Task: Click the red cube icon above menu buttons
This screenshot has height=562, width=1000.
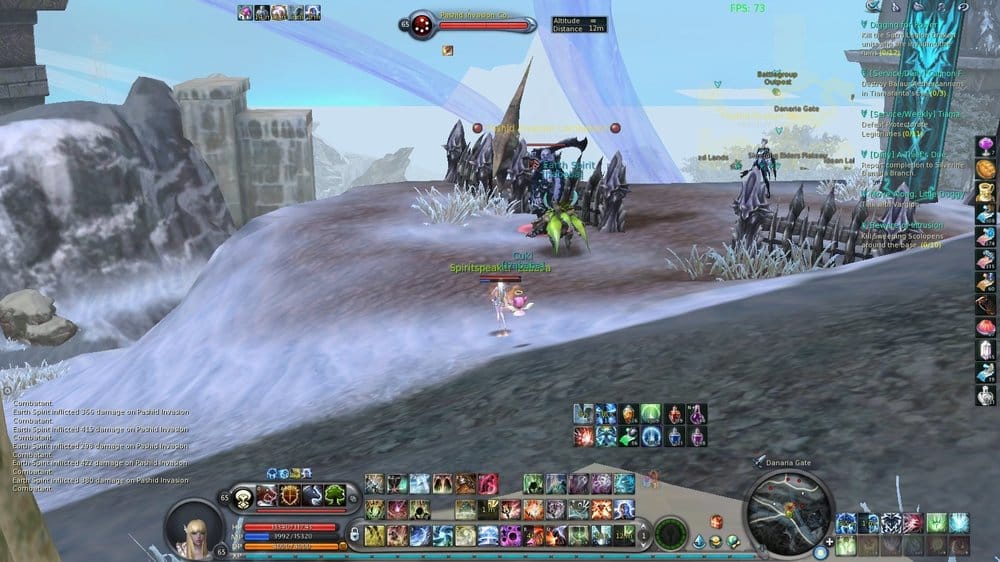Action: 716,521
